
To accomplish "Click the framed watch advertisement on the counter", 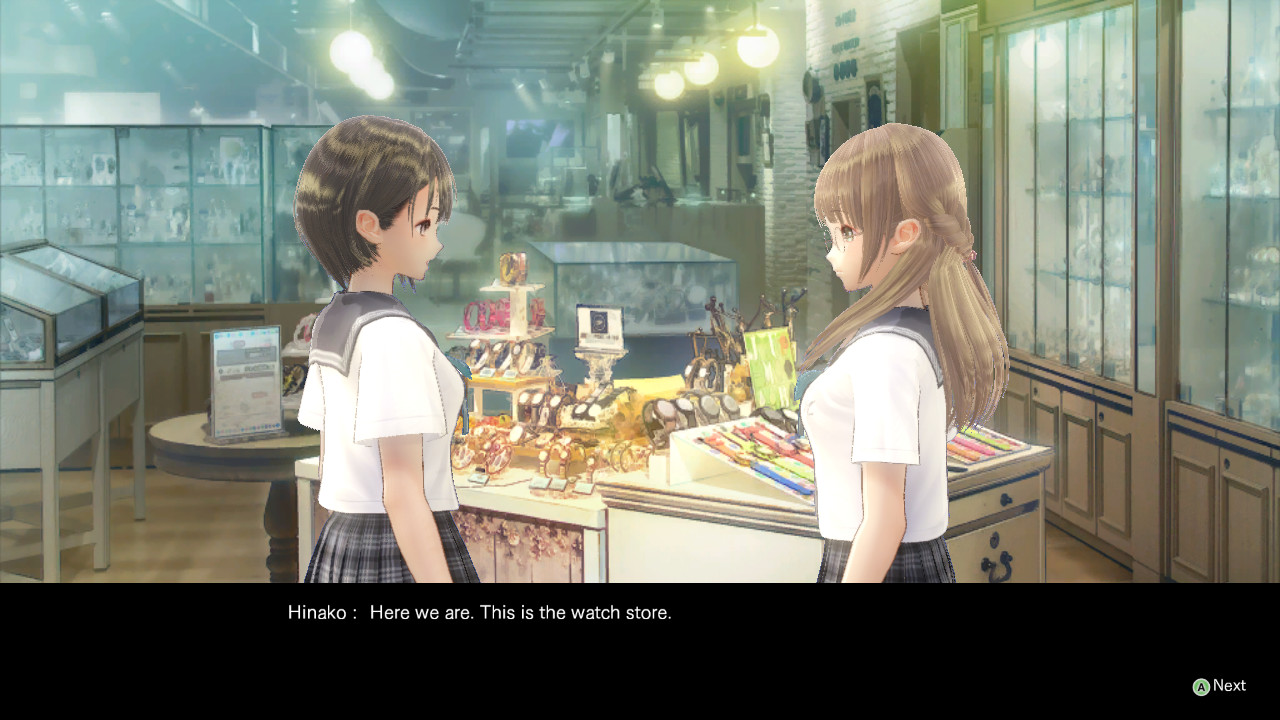I will point(598,325).
